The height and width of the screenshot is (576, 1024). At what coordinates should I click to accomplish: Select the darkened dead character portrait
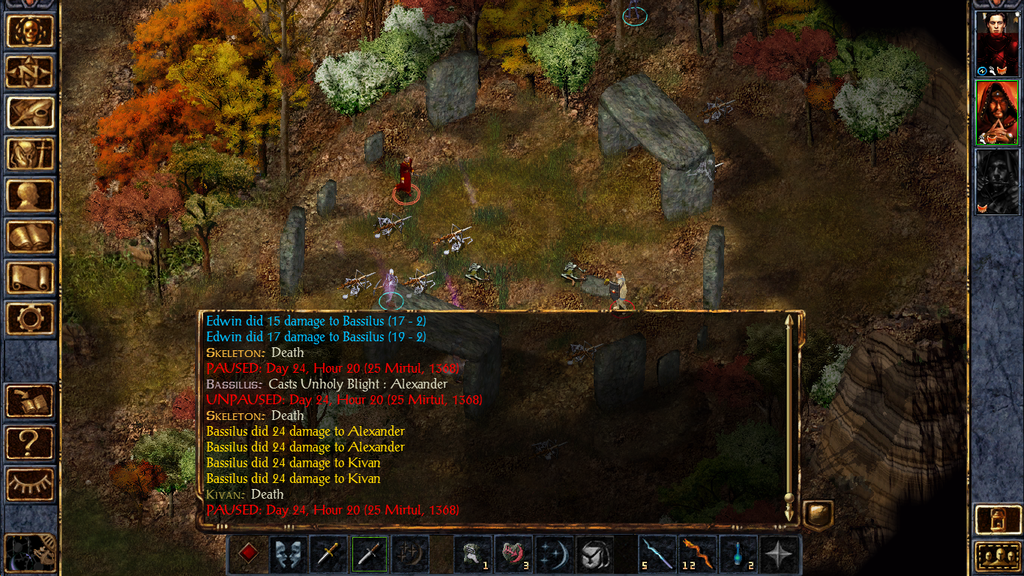(997, 181)
